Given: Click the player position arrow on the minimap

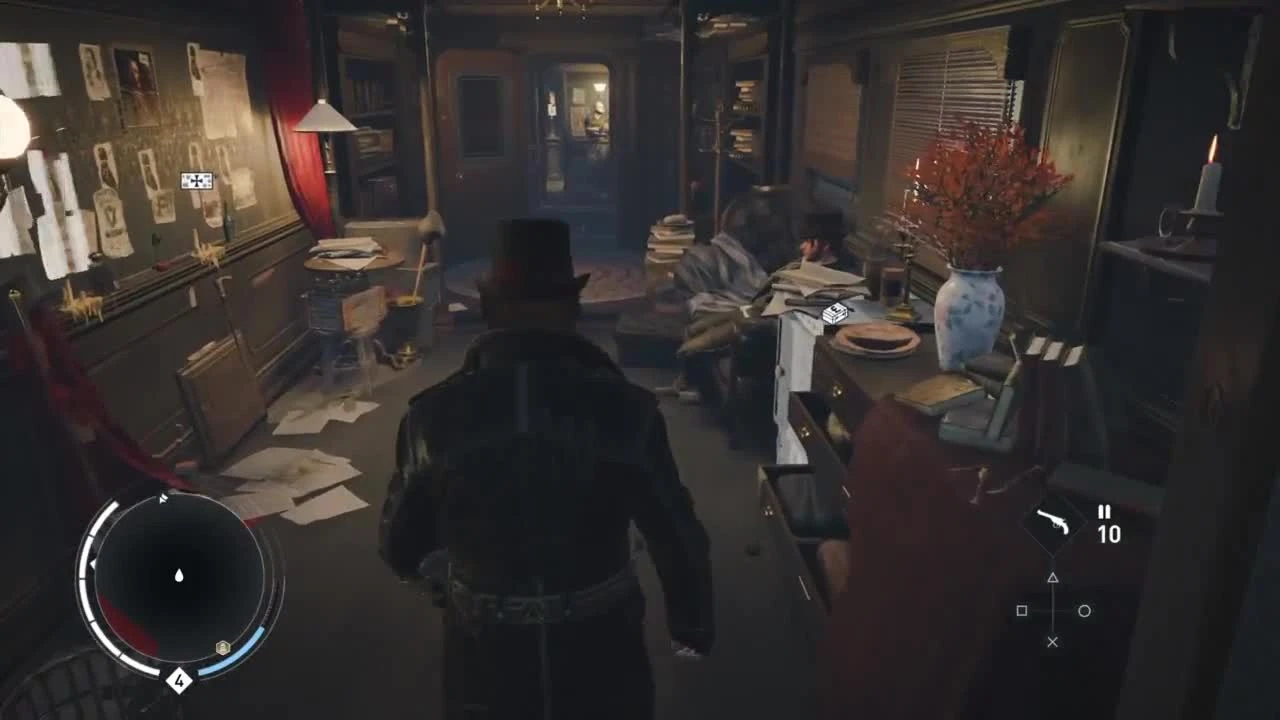Looking at the screenshot, I should (180, 578).
